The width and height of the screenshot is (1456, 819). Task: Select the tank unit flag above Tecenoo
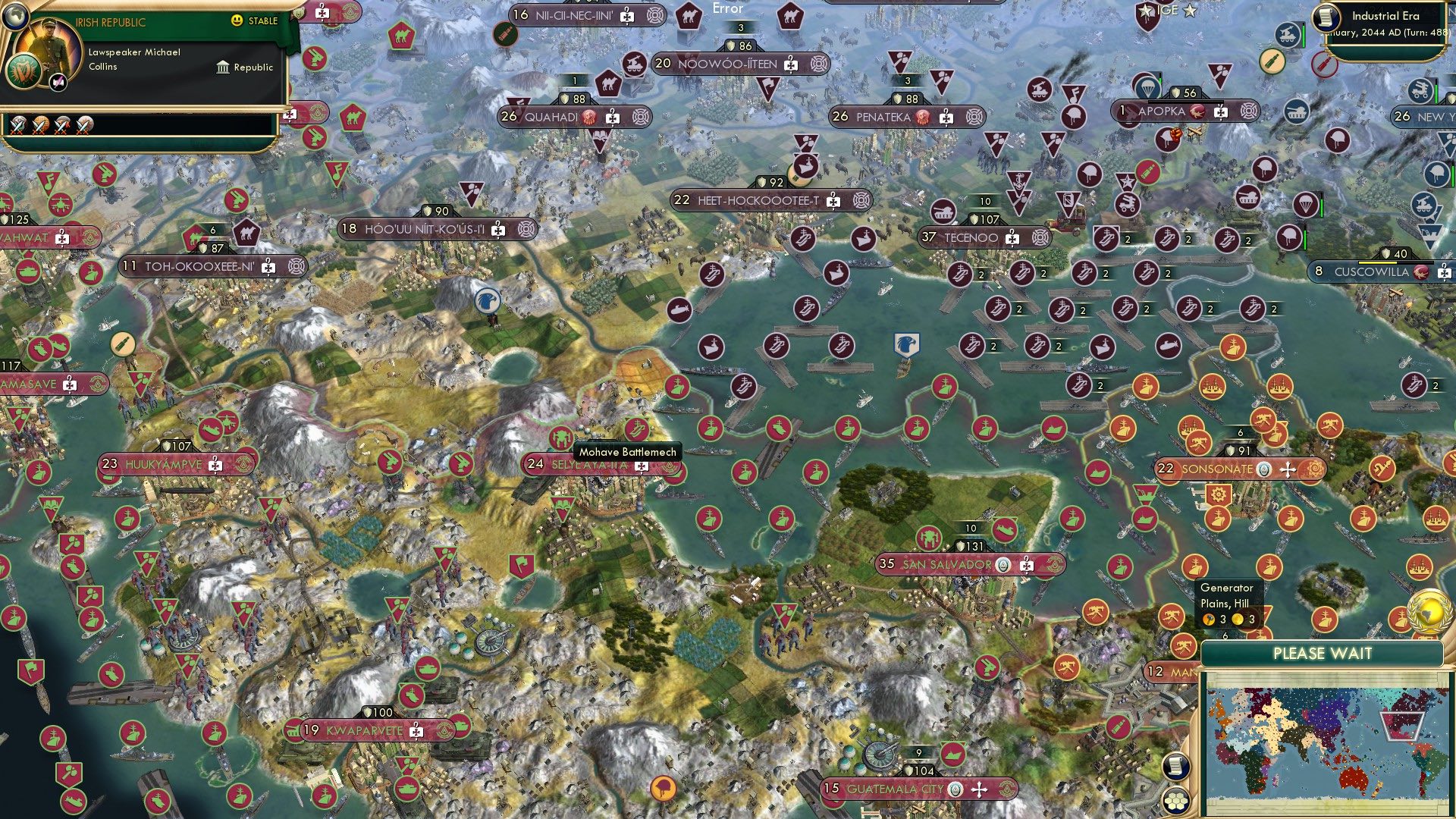(943, 212)
